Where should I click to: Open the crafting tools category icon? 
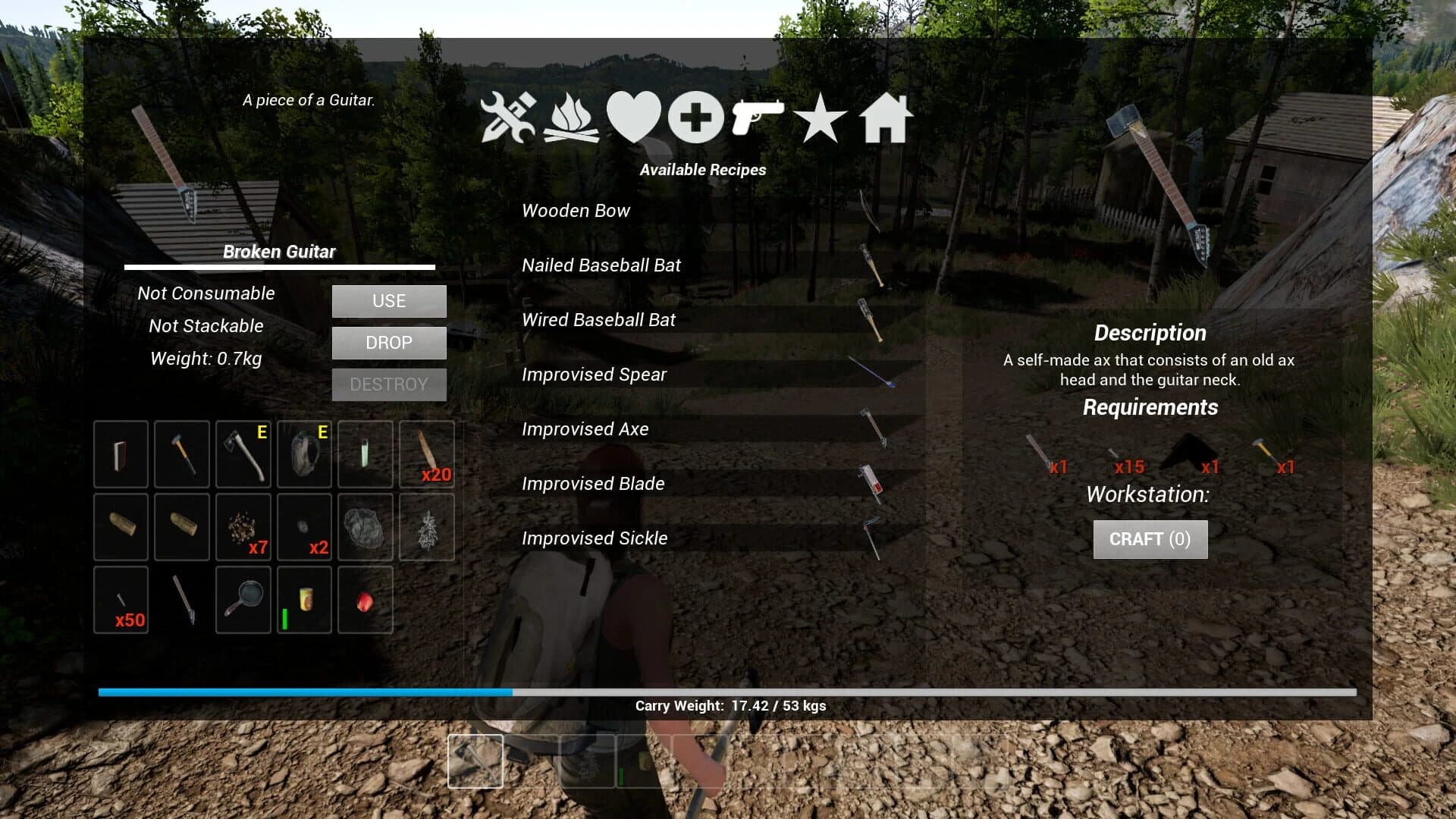click(x=510, y=119)
